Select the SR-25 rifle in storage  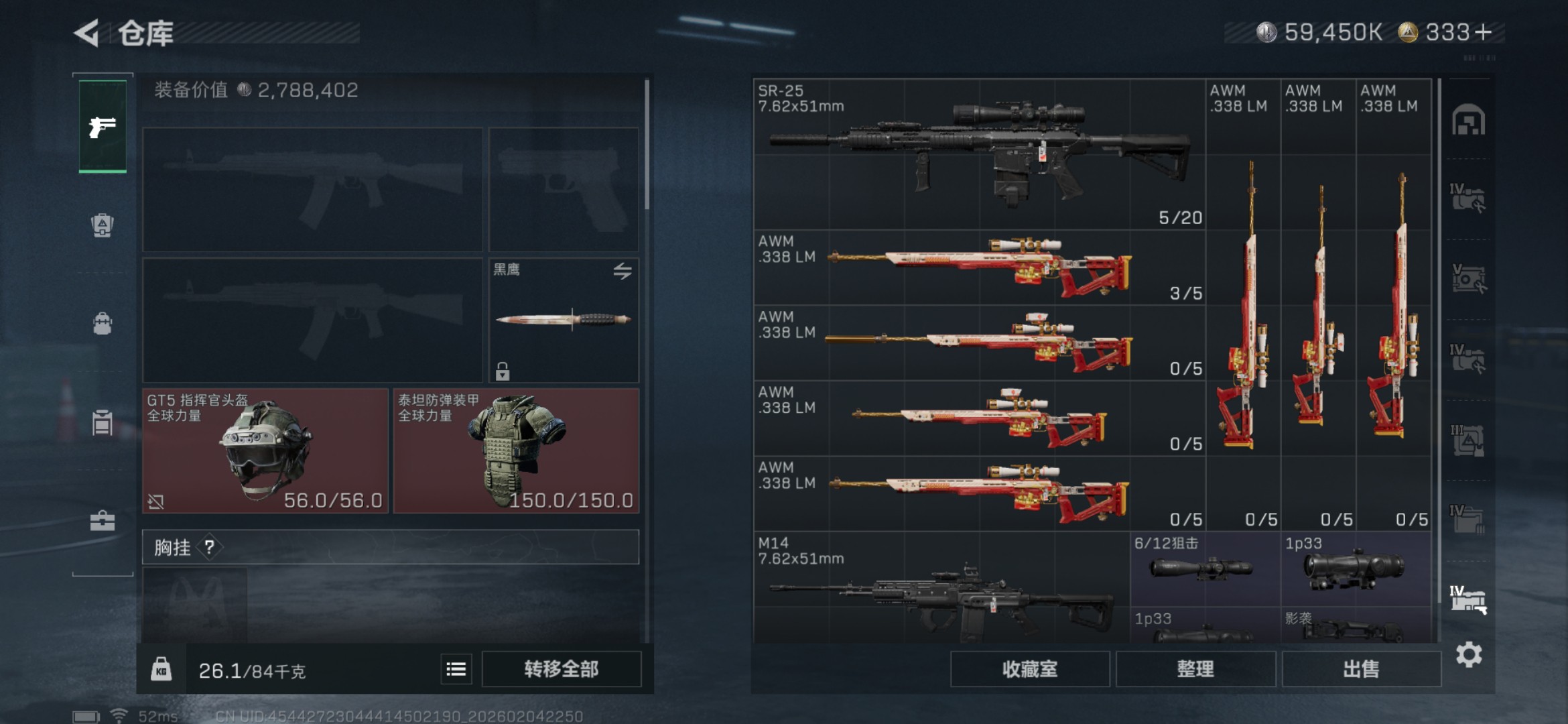978,154
